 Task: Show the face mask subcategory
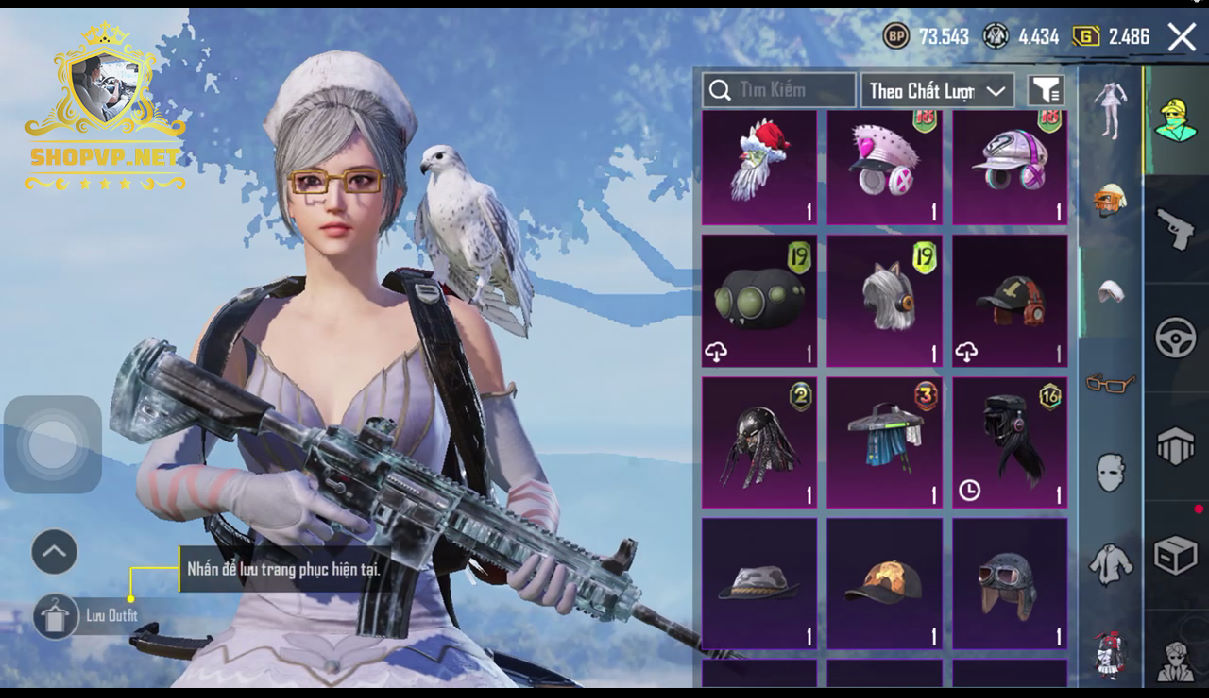[1110, 472]
